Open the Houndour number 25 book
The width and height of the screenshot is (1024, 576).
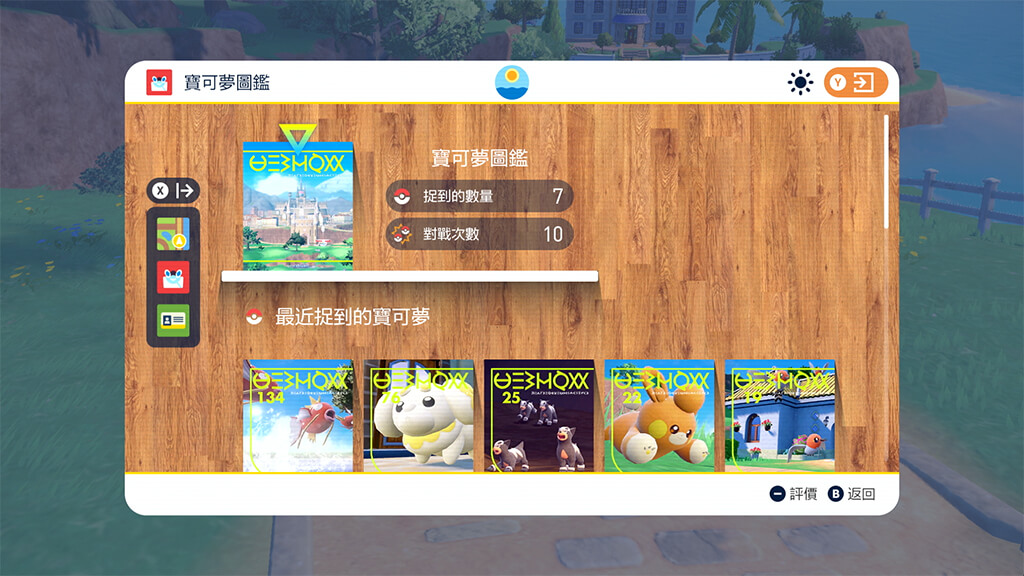(x=539, y=416)
